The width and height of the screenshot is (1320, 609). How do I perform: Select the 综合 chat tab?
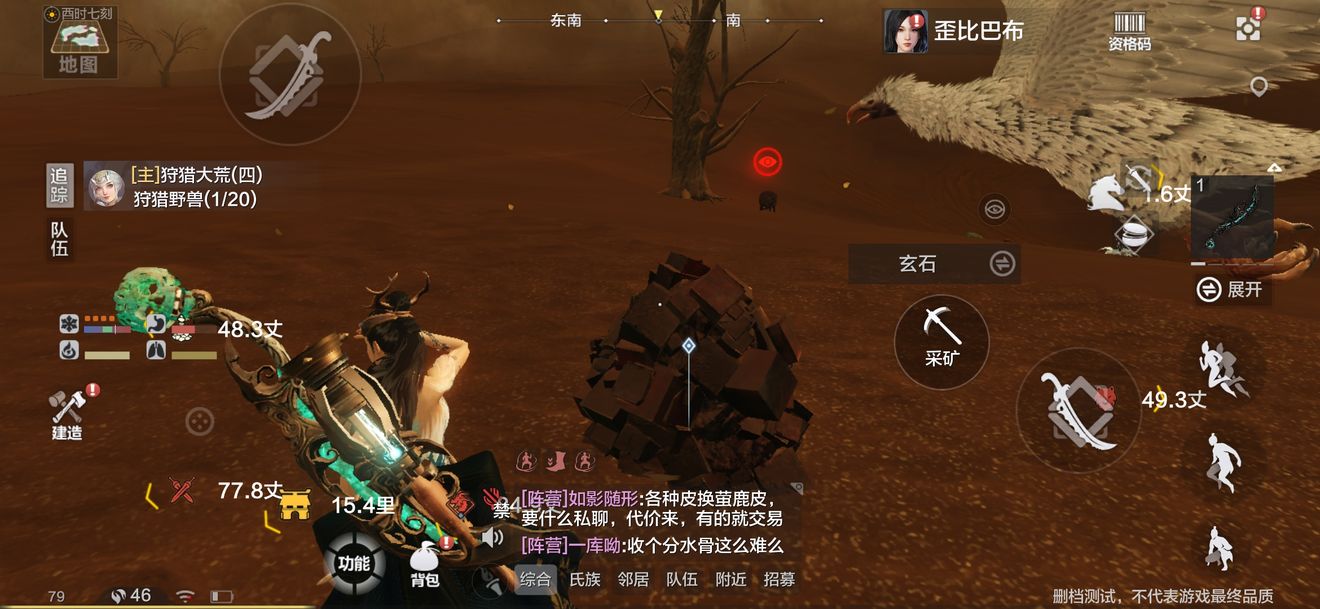pyautogui.click(x=536, y=579)
